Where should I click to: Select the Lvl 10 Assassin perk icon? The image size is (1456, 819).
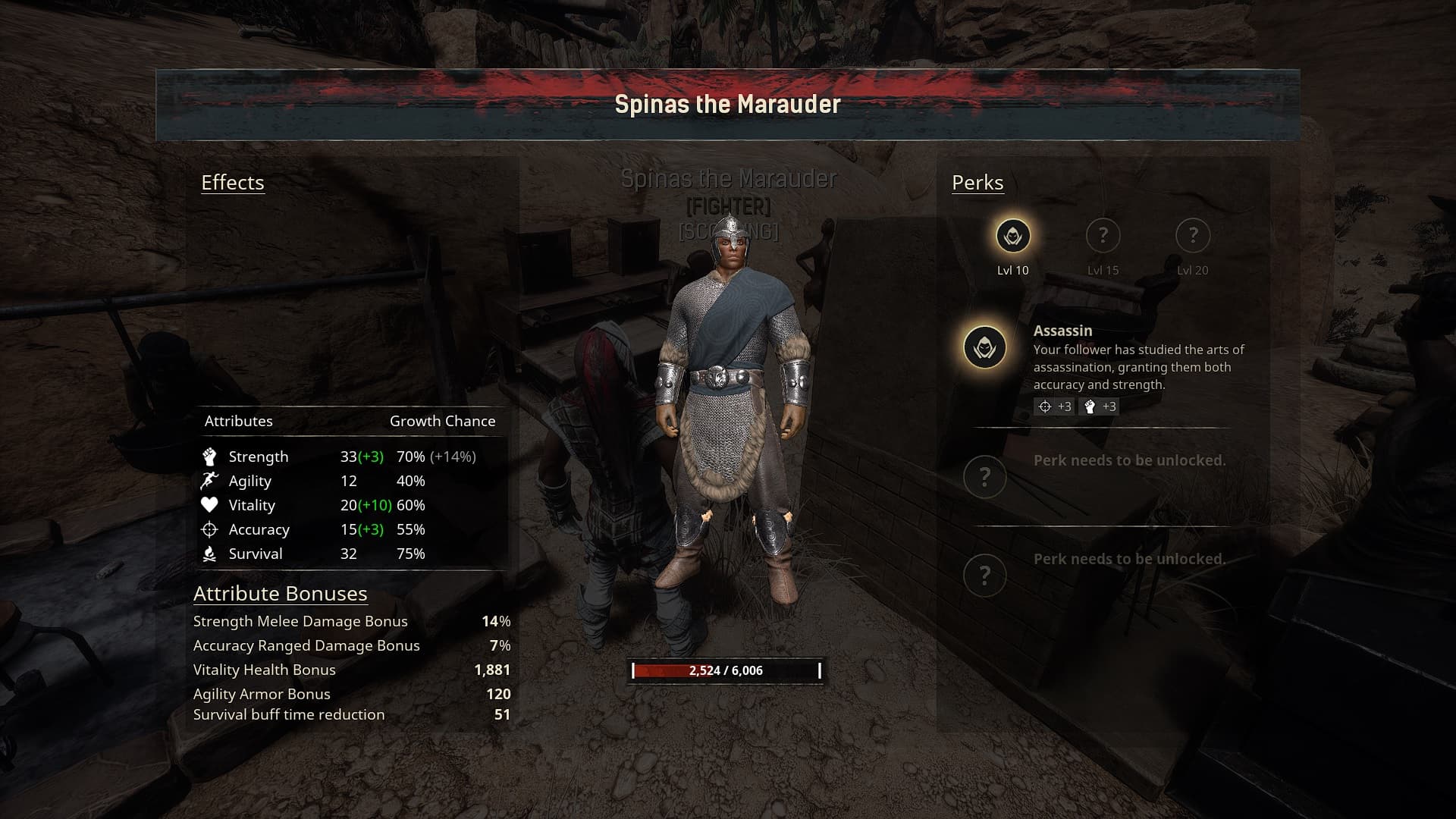point(1012,236)
